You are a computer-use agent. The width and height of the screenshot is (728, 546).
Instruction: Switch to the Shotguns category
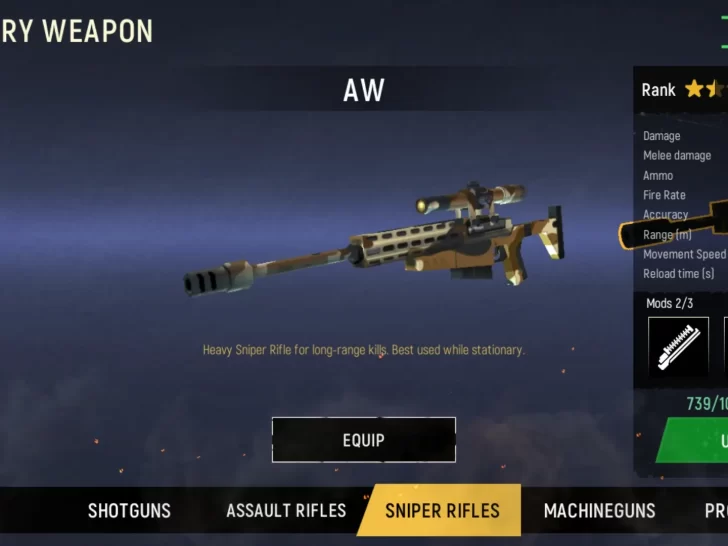[129, 511]
